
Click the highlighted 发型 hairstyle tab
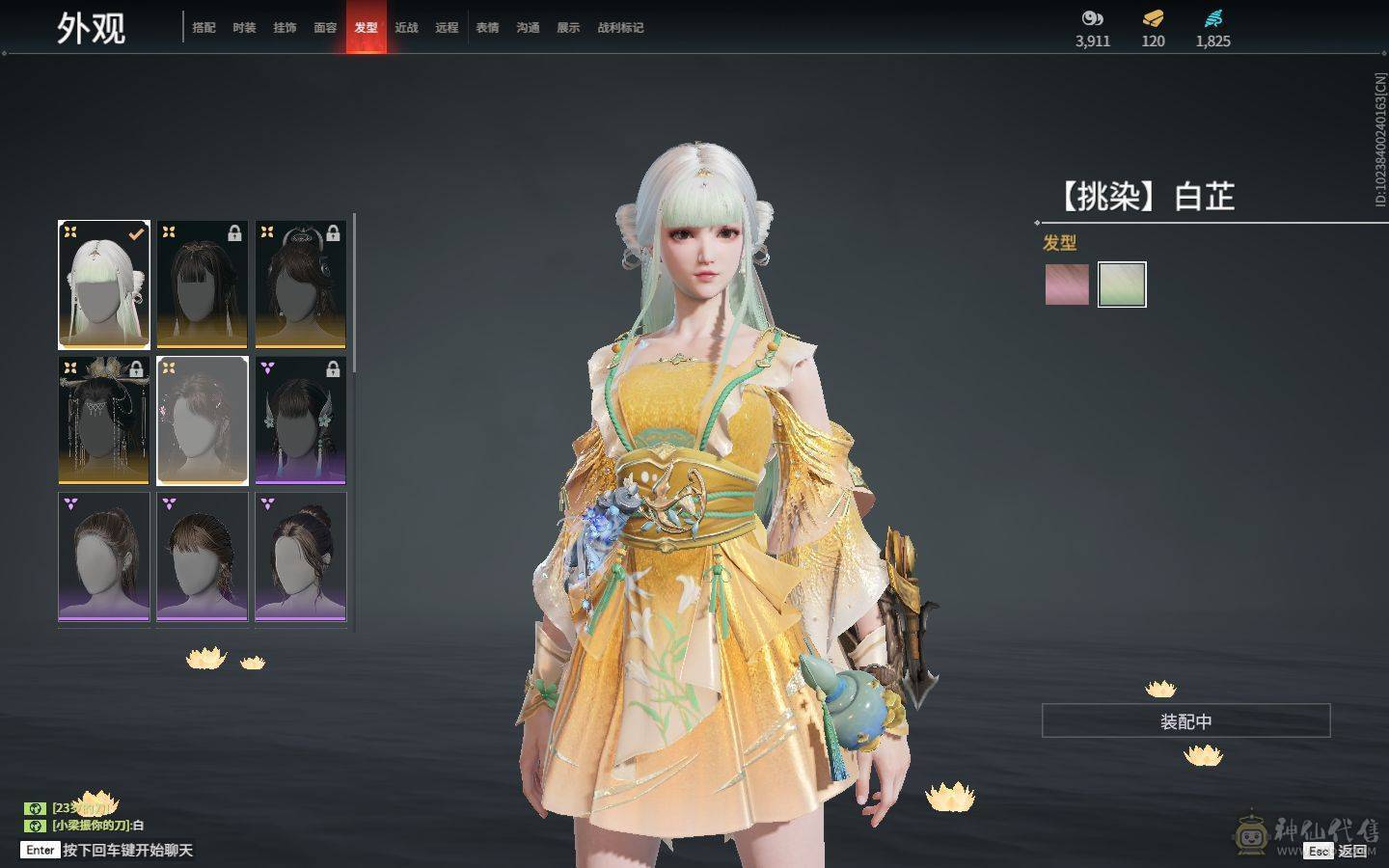click(366, 28)
